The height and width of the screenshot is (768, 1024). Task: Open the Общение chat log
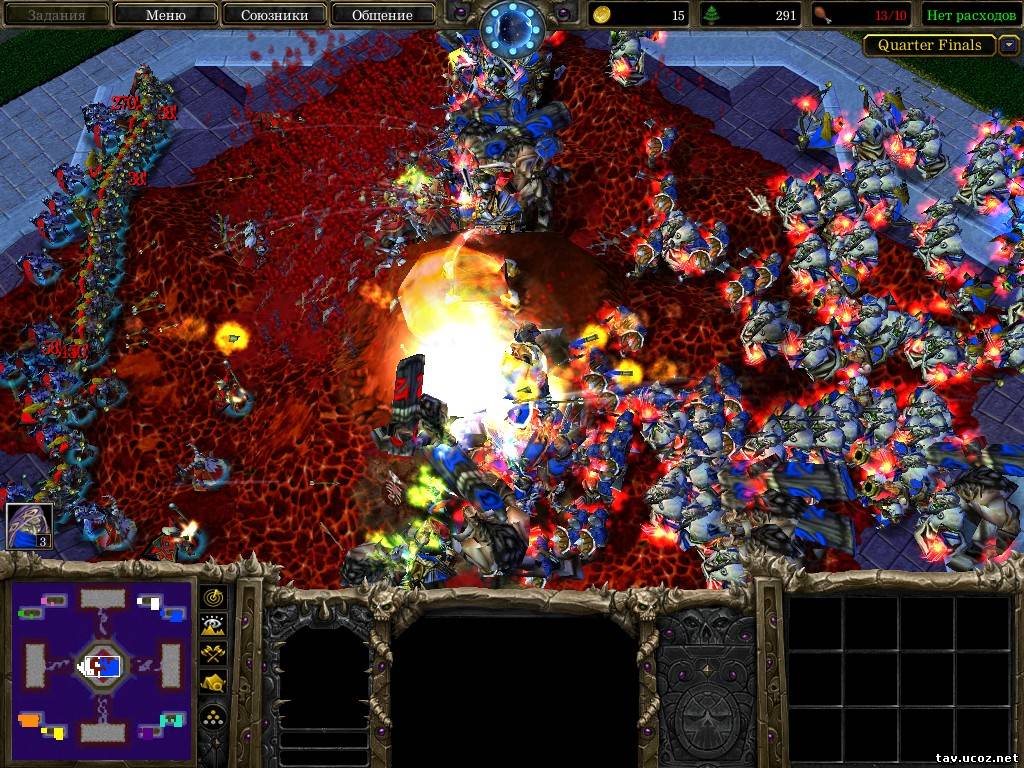pyautogui.click(x=382, y=15)
